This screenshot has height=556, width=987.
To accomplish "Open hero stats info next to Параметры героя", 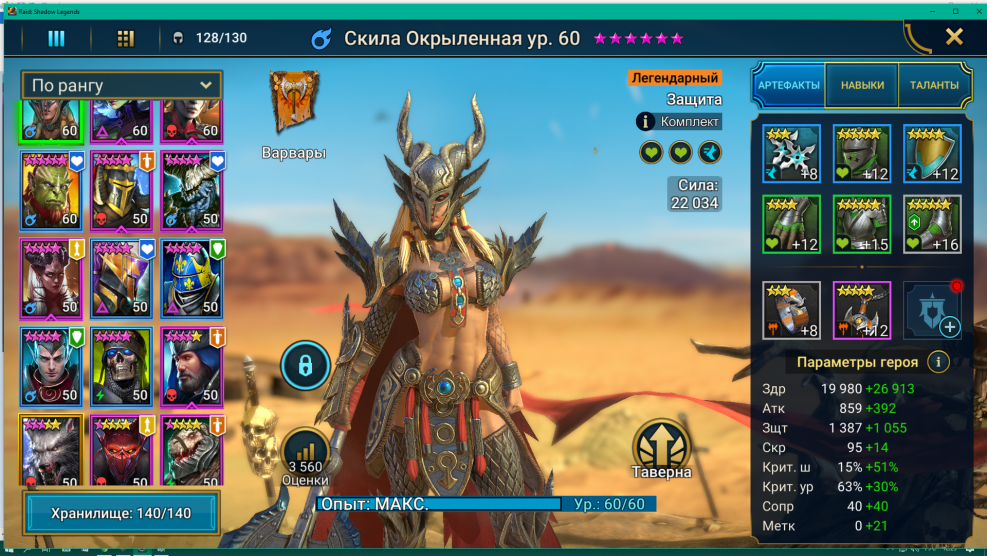I will tap(938, 362).
